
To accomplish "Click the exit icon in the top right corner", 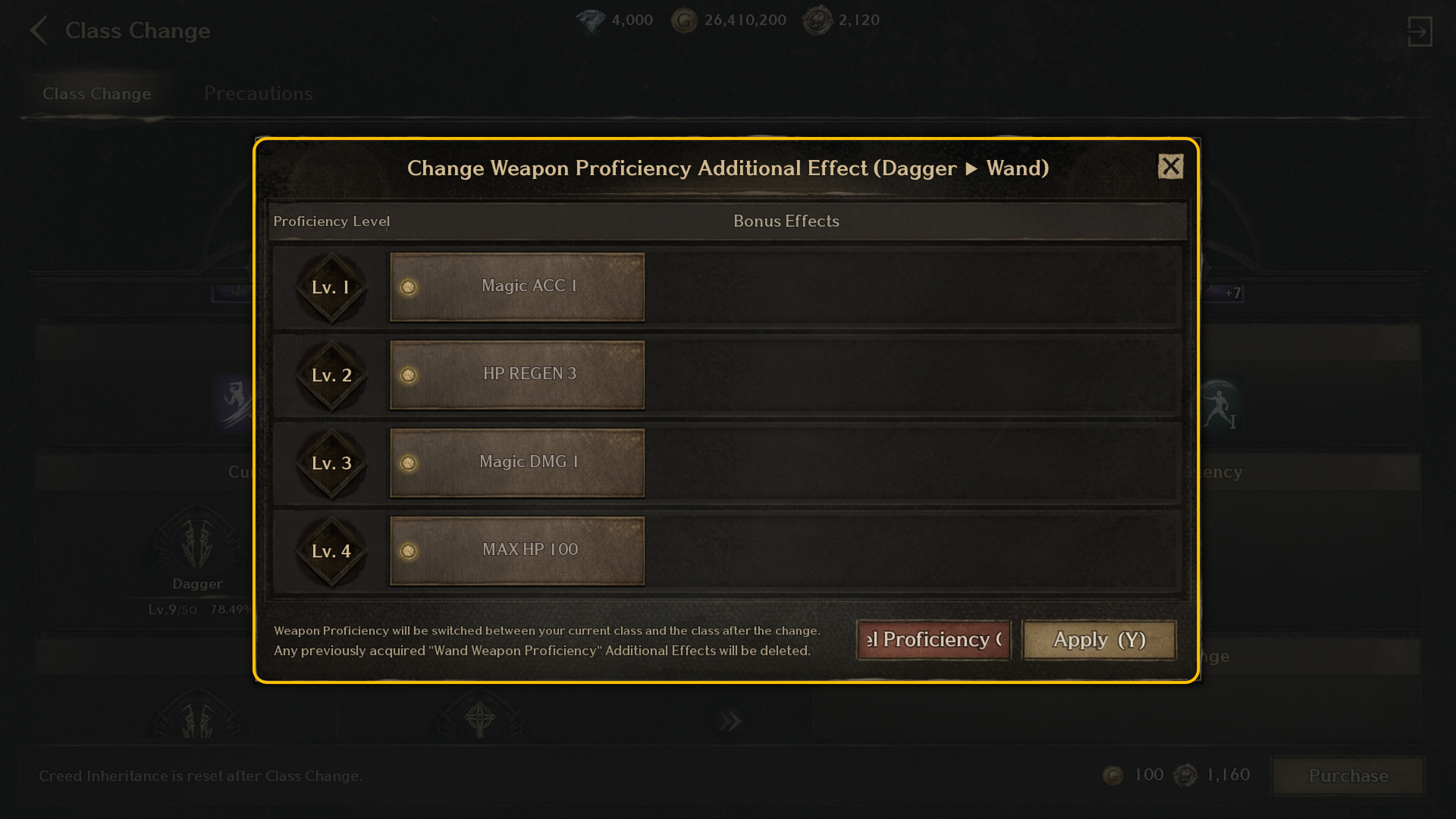I will pos(1420,32).
